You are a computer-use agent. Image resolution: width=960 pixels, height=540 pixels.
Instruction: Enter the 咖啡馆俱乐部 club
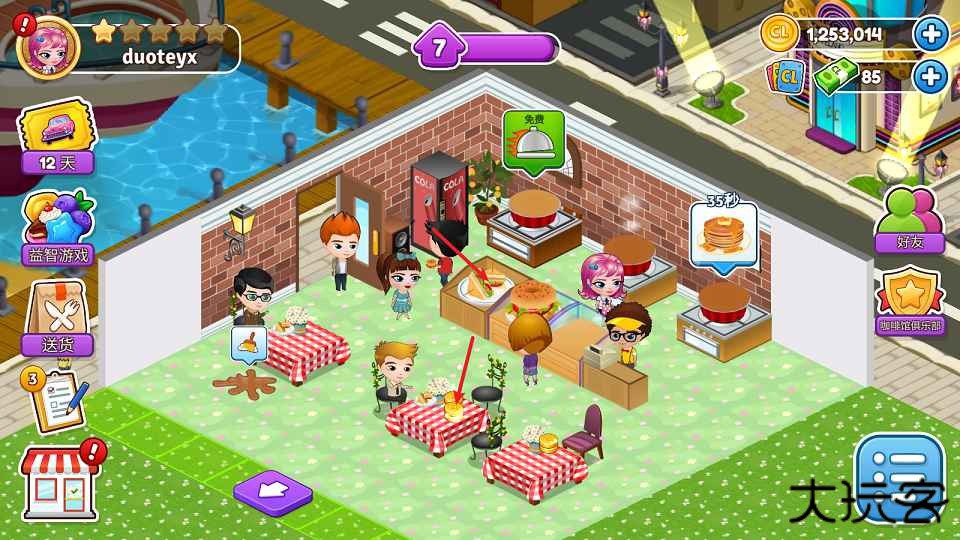pyautogui.click(x=910, y=303)
